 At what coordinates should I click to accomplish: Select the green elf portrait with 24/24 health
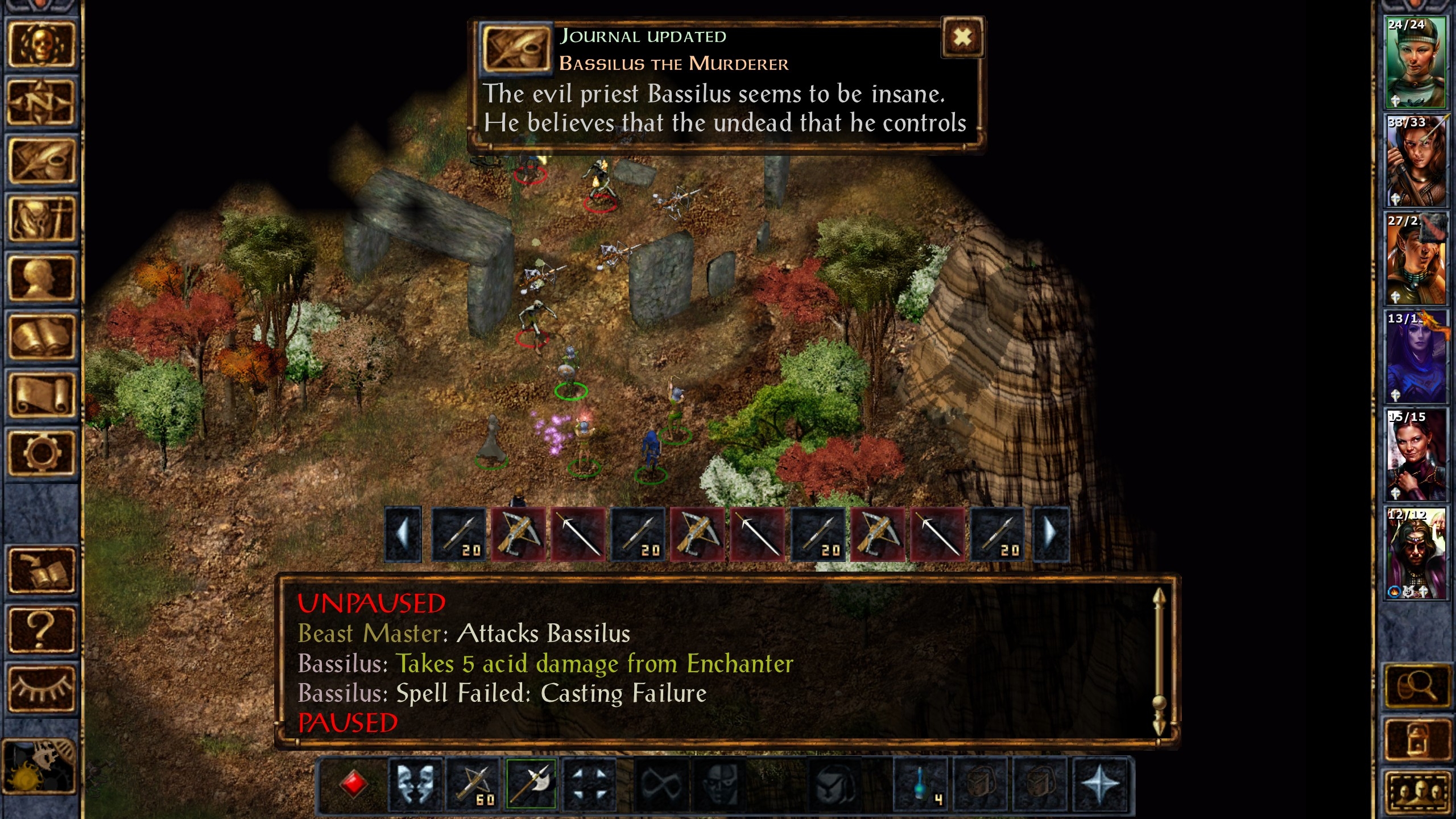tap(1415, 63)
